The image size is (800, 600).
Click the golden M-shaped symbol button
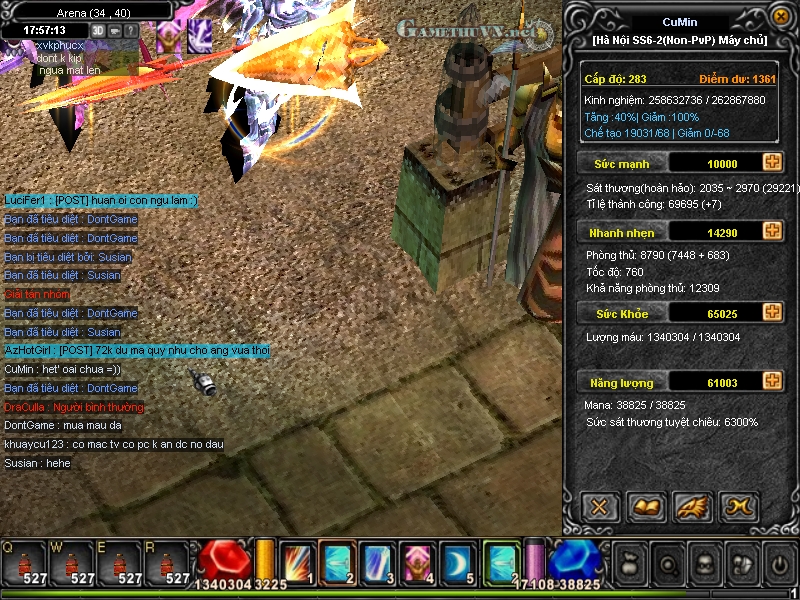pyautogui.click(x=740, y=506)
